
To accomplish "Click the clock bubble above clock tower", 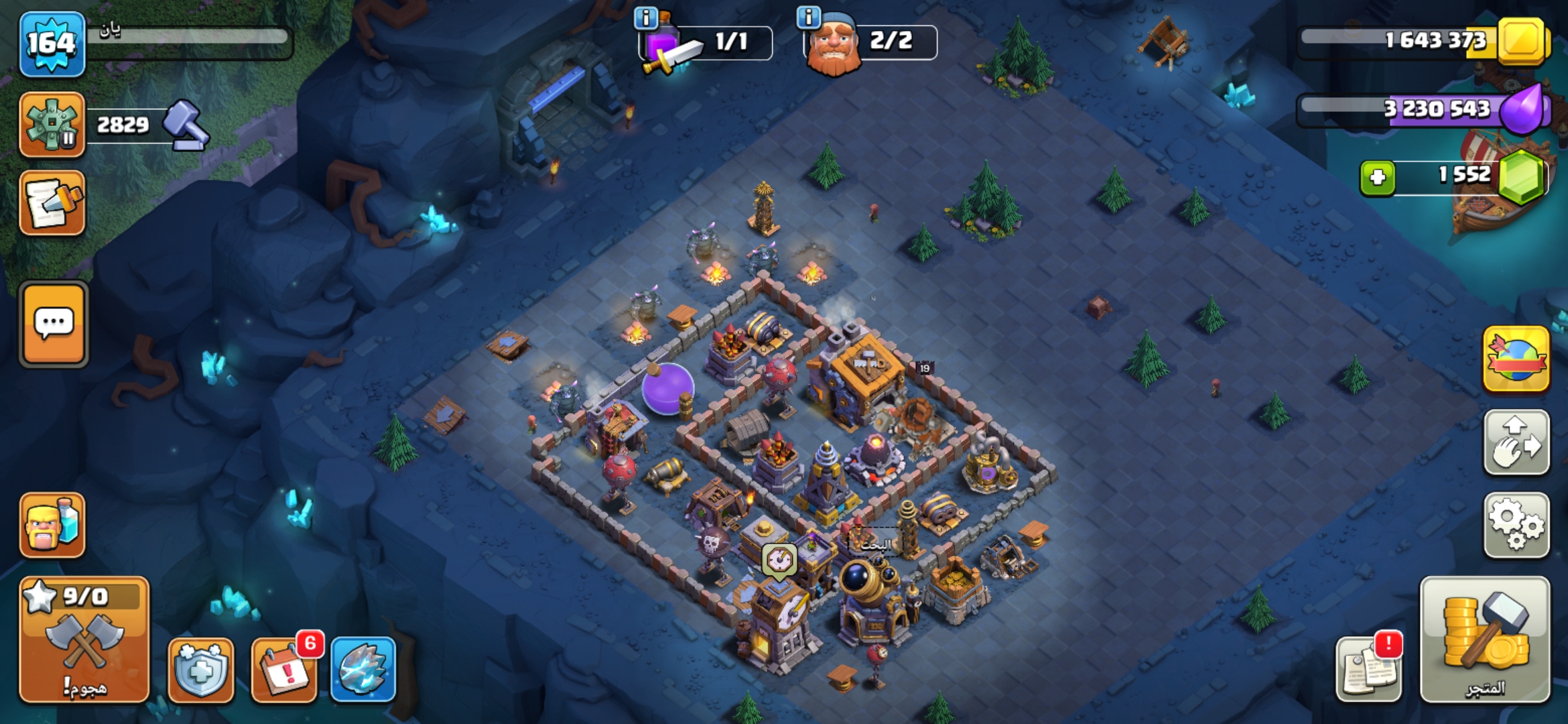I will pos(779,559).
